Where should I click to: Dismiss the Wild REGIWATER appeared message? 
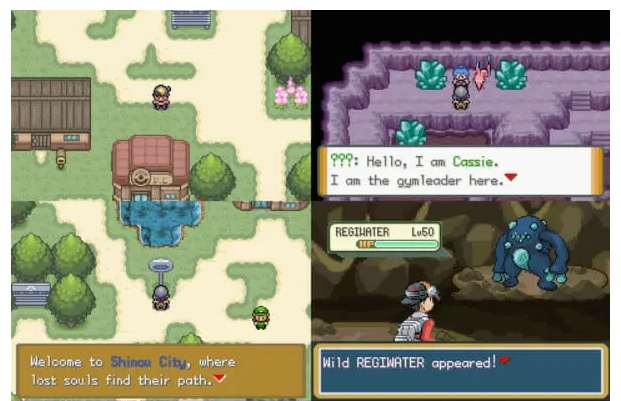pyautogui.click(x=504, y=360)
